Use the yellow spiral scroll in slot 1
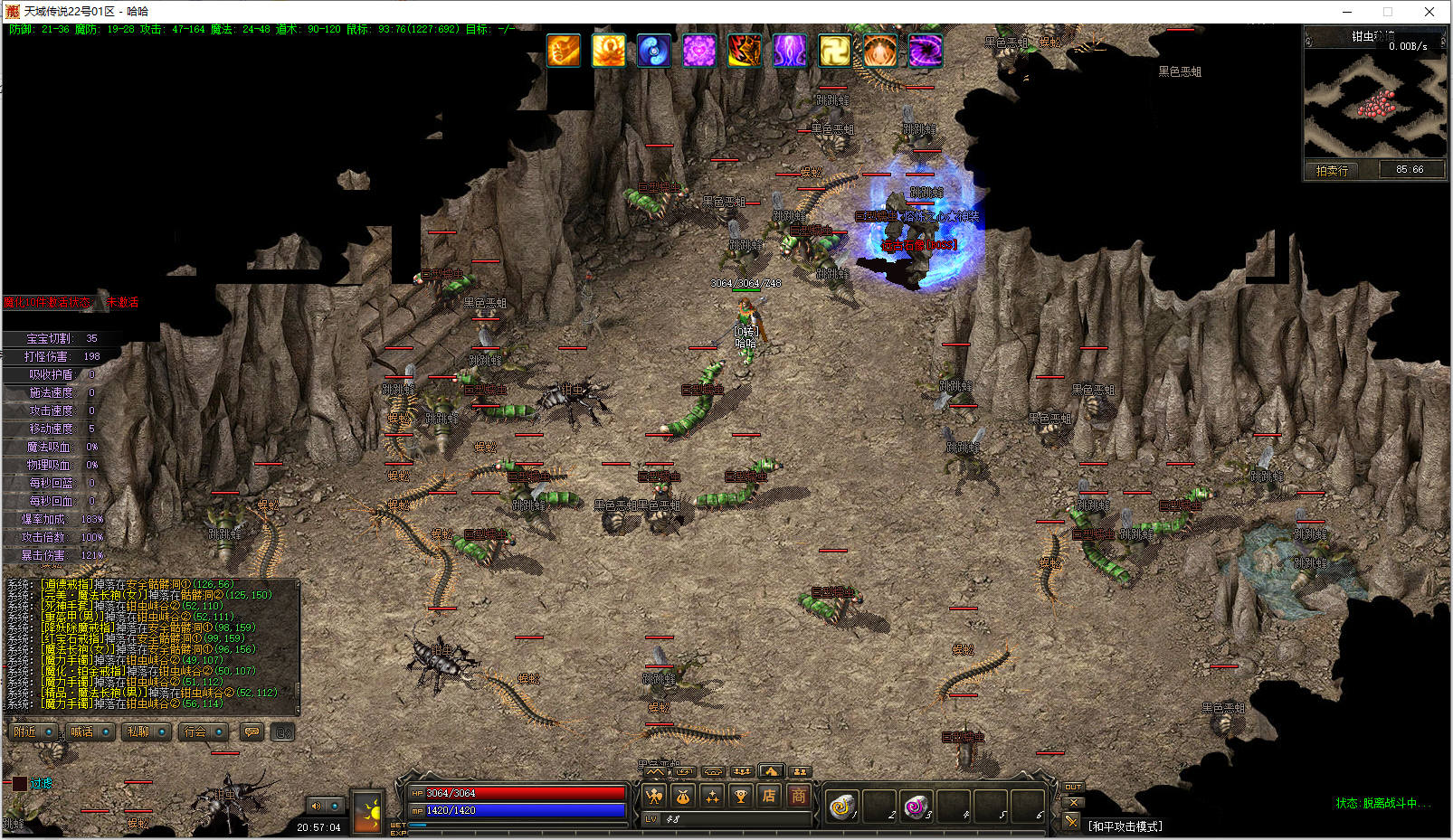Image resolution: width=1453 pixels, height=840 pixels. [842, 804]
